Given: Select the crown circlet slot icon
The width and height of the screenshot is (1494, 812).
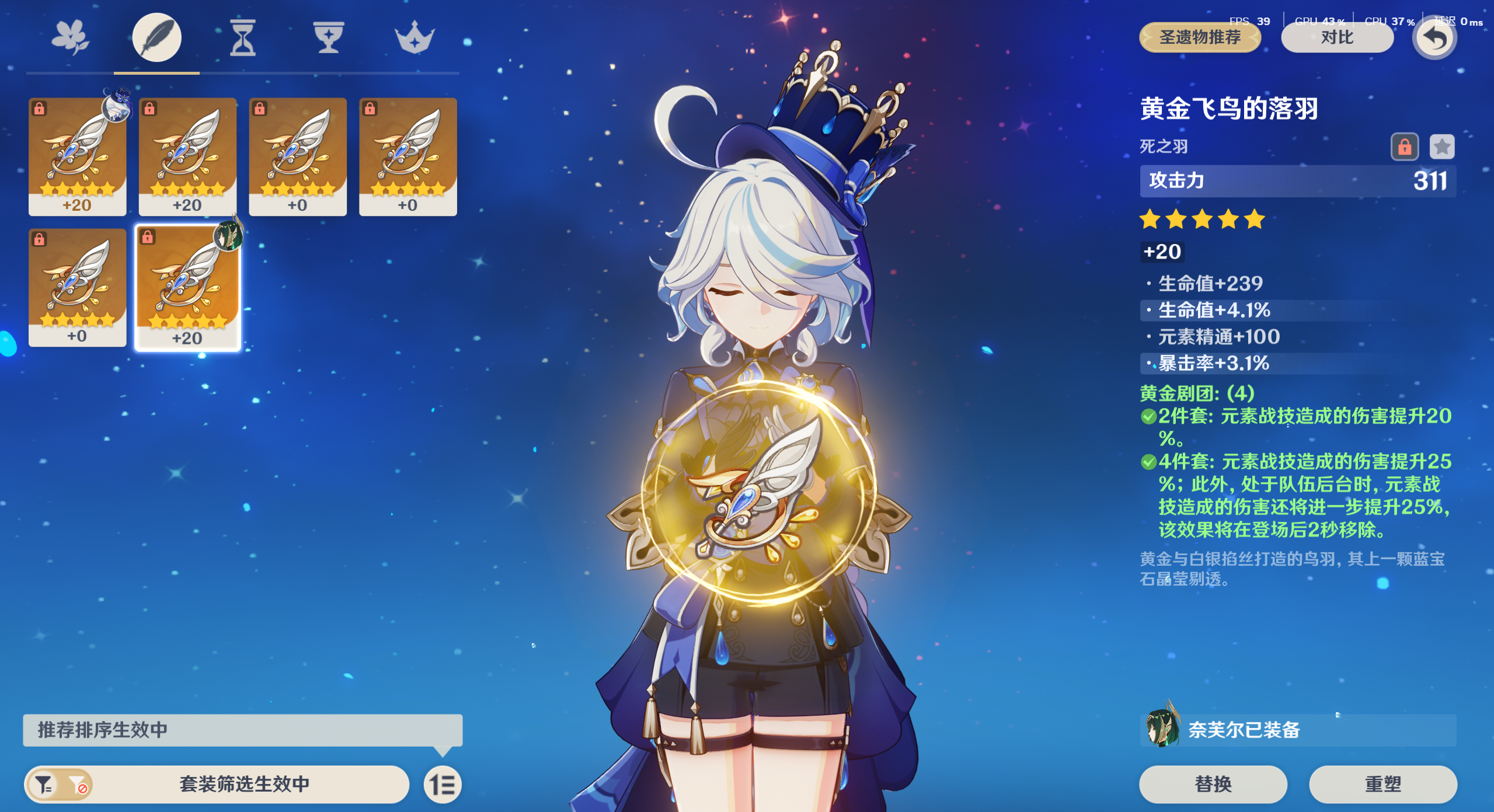Looking at the screenshot, I should click(415, 37).
